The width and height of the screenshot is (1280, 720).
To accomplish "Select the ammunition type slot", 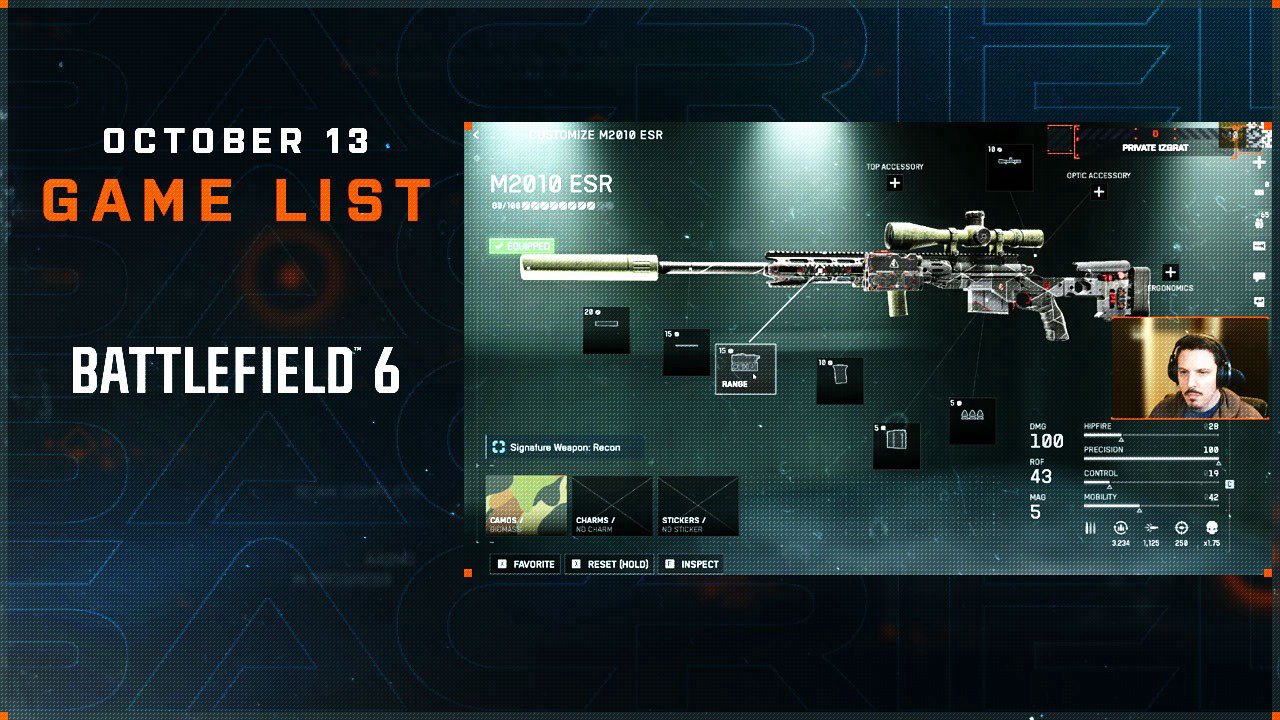I will pyautogui.click(x=971, y=421).
